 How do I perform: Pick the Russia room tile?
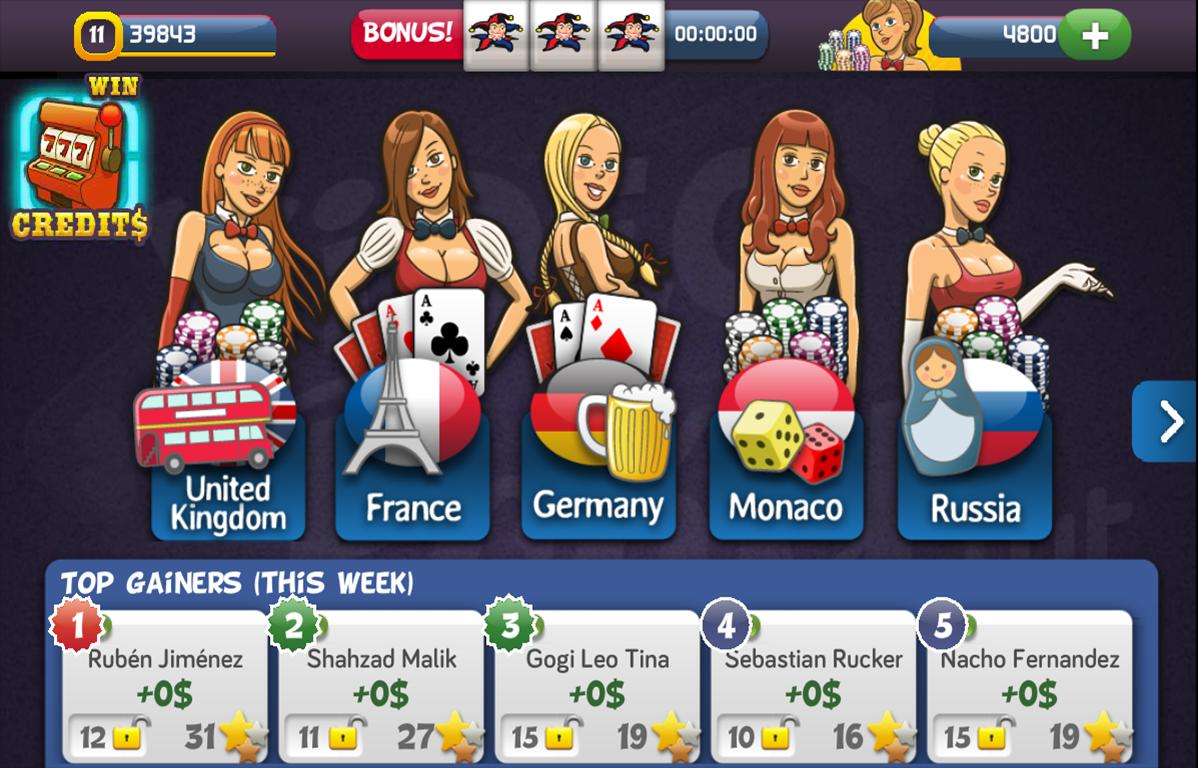point(974,470)
